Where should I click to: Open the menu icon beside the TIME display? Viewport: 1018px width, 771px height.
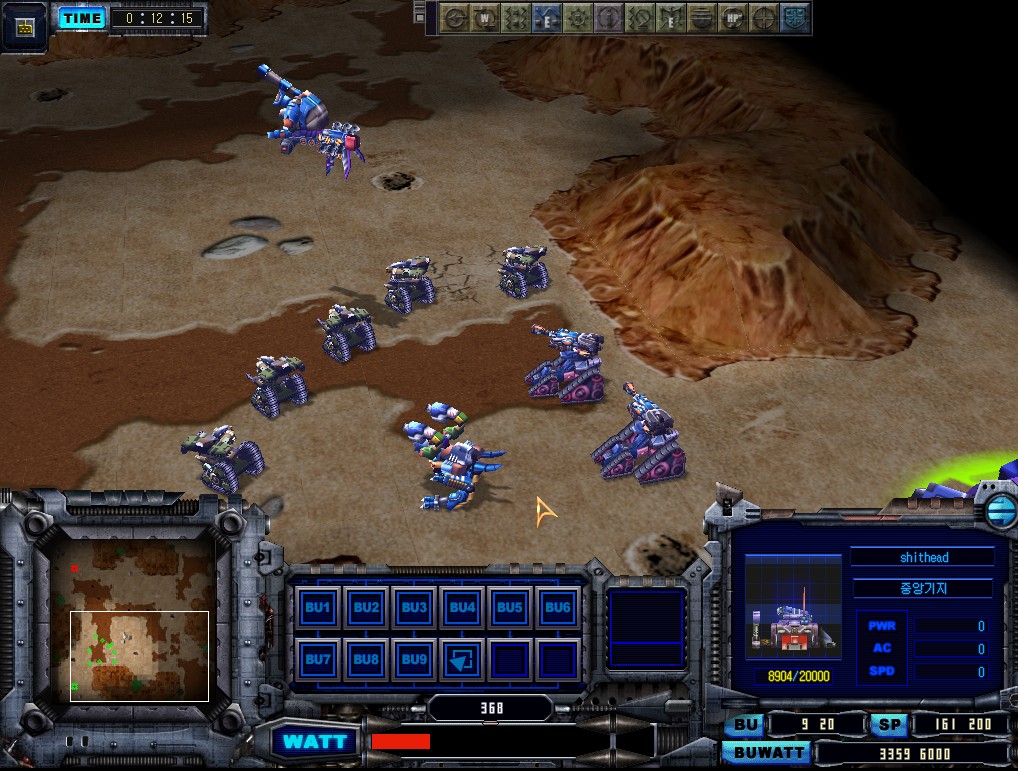click(26, 25)
